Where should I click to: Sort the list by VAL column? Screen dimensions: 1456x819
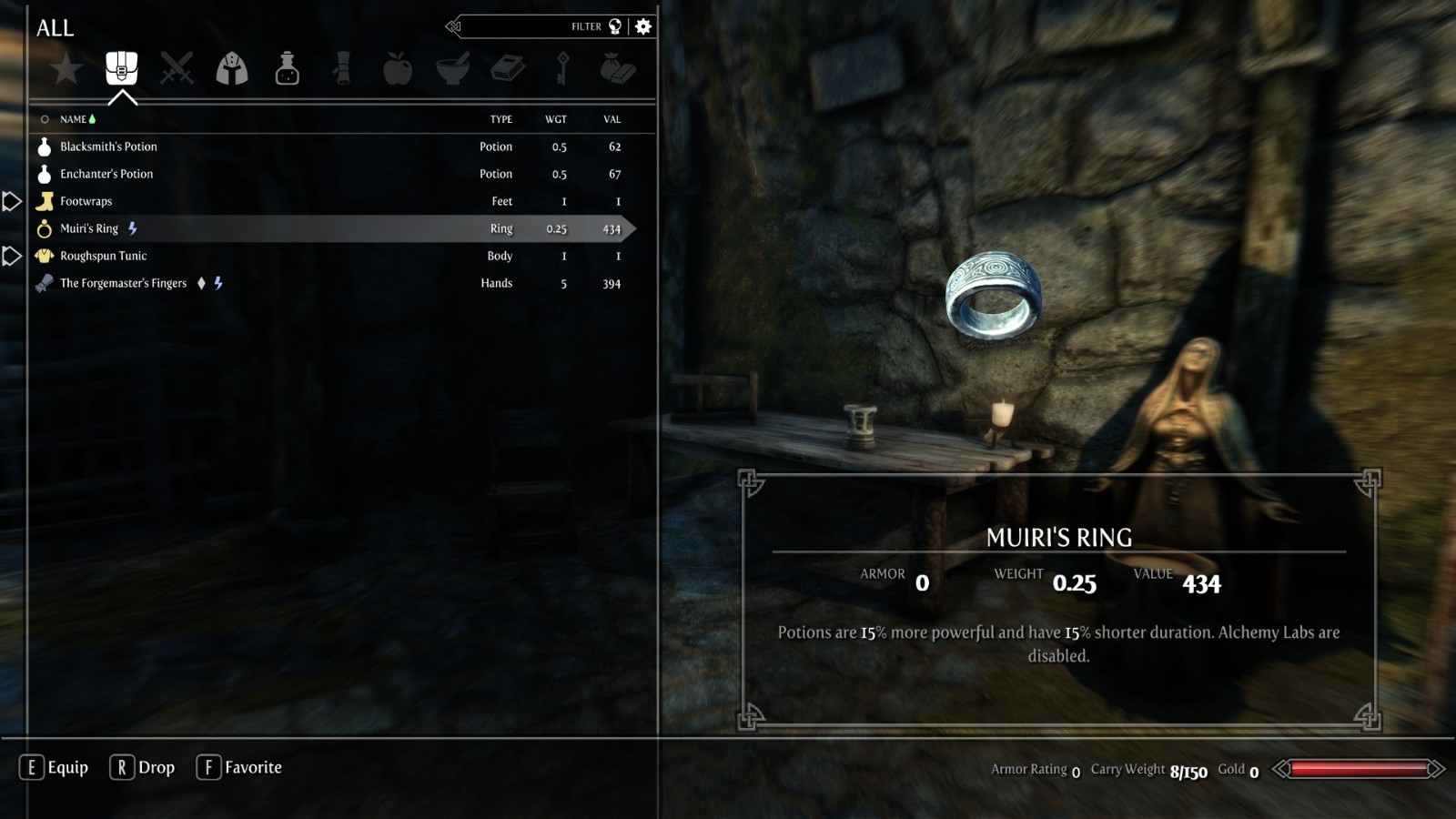(612, 119)
